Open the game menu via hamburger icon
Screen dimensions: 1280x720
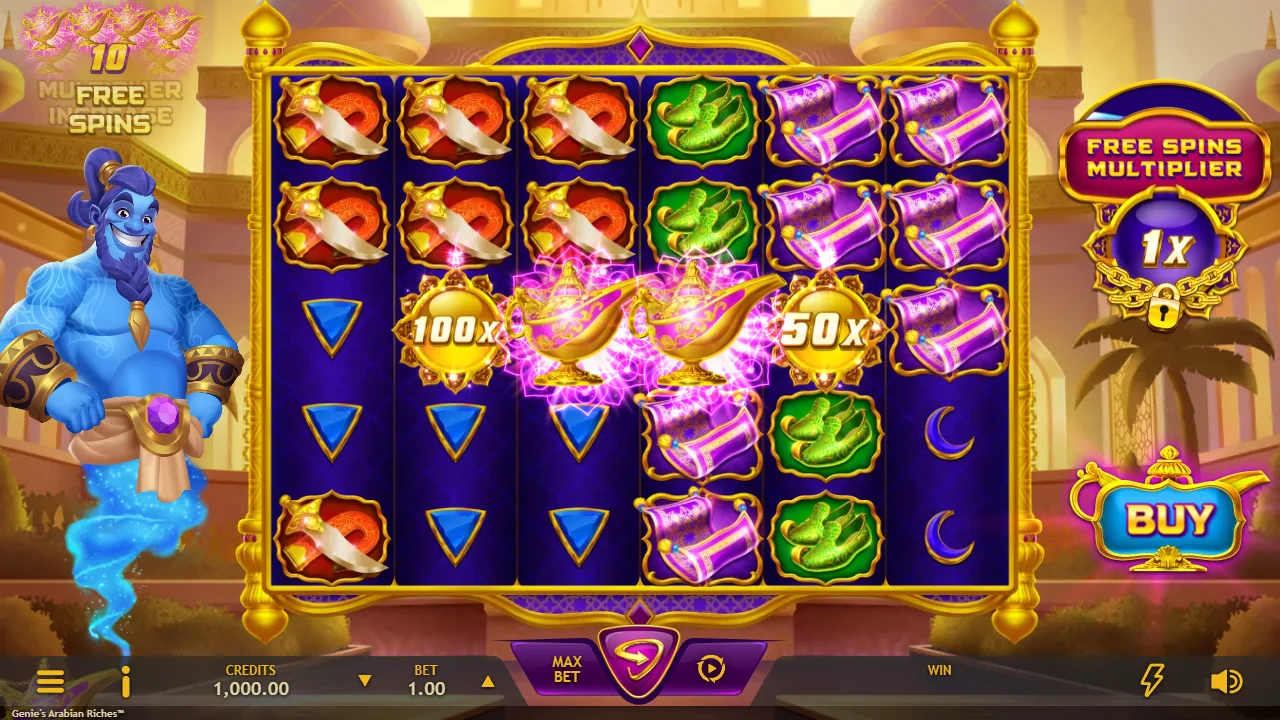click(52, 682)
